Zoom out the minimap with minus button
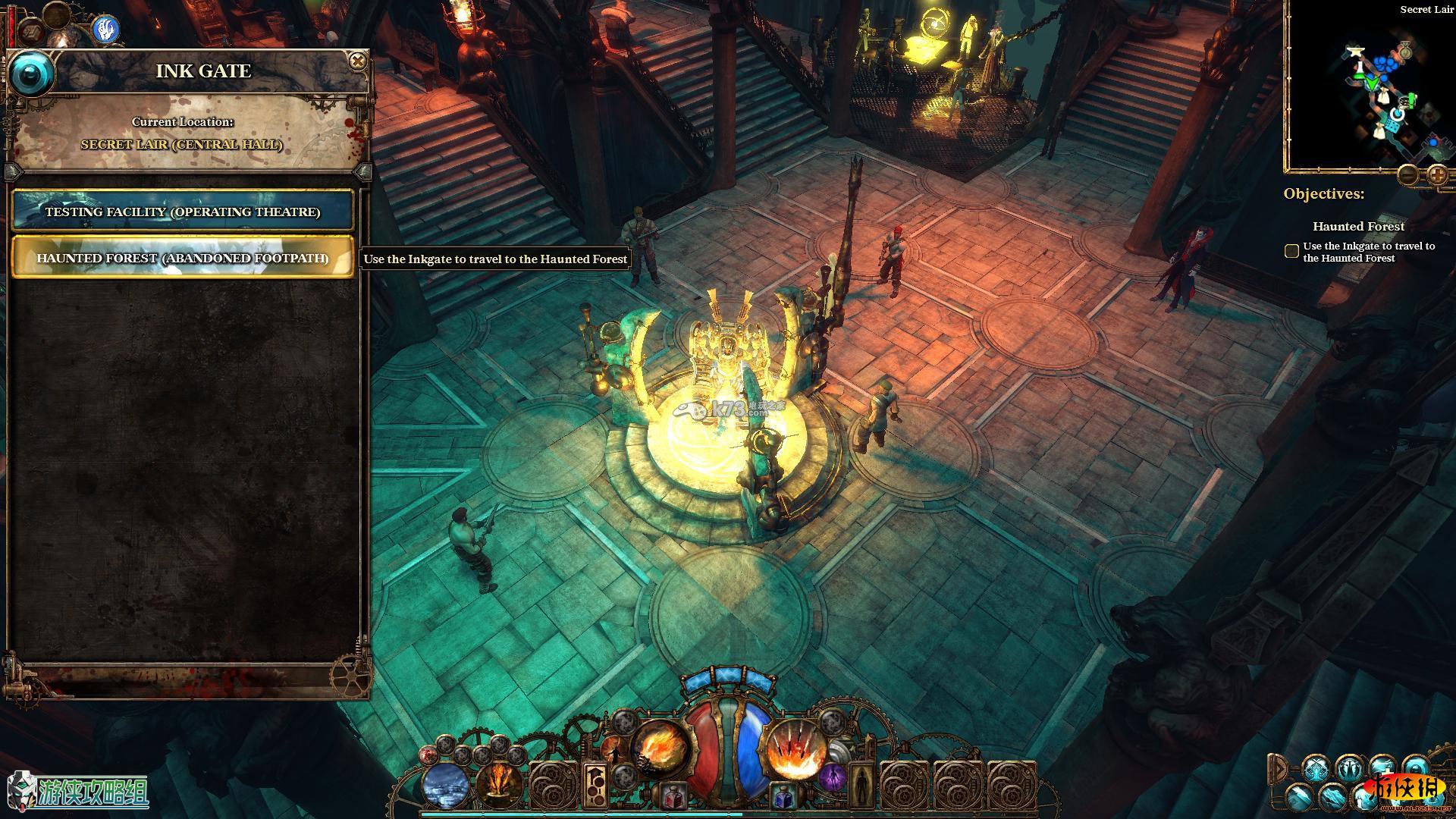 coord(1408,175)
